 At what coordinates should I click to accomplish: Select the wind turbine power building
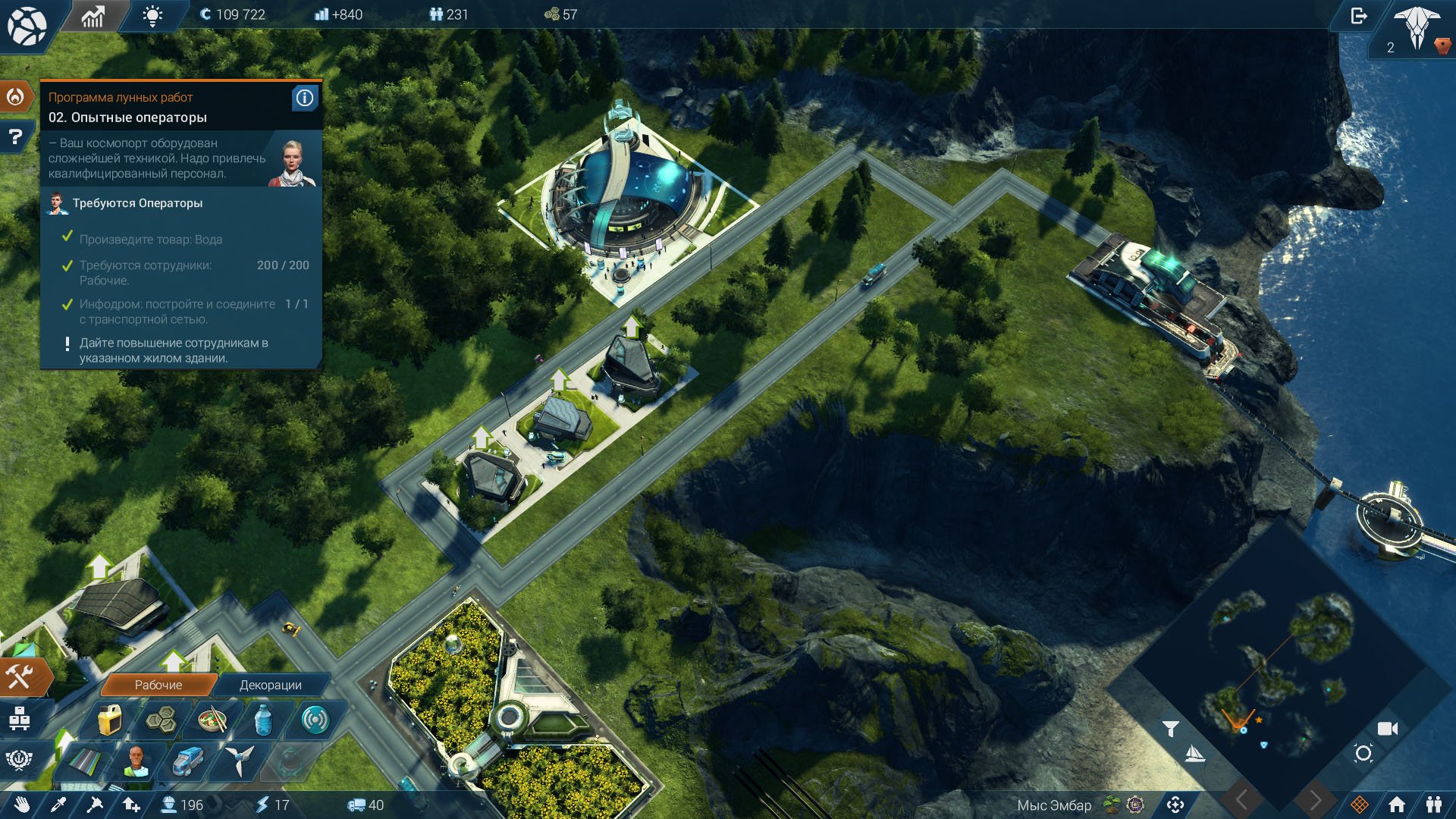click(x=240, y=760)
